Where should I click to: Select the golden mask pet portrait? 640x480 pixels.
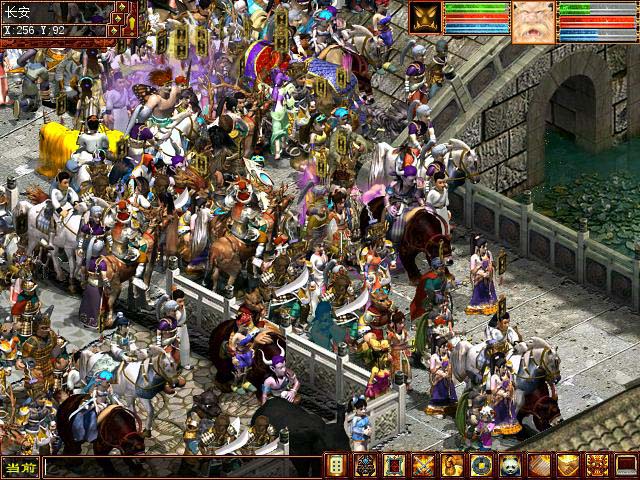pyautogui.click(x=424, y=18)
